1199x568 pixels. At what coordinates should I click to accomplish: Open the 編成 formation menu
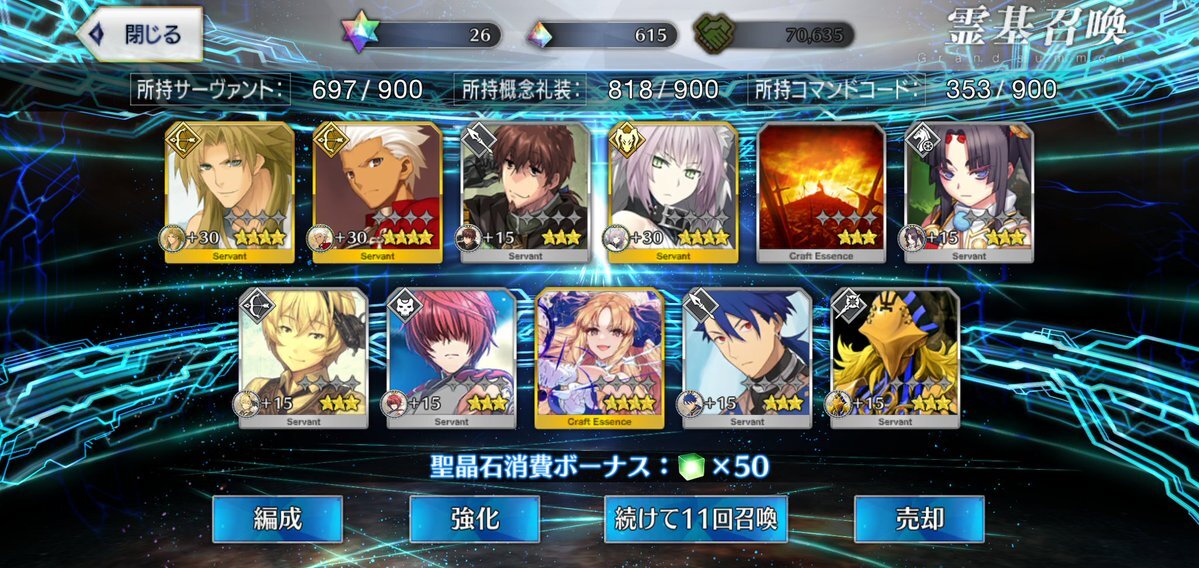coord(277,519)
